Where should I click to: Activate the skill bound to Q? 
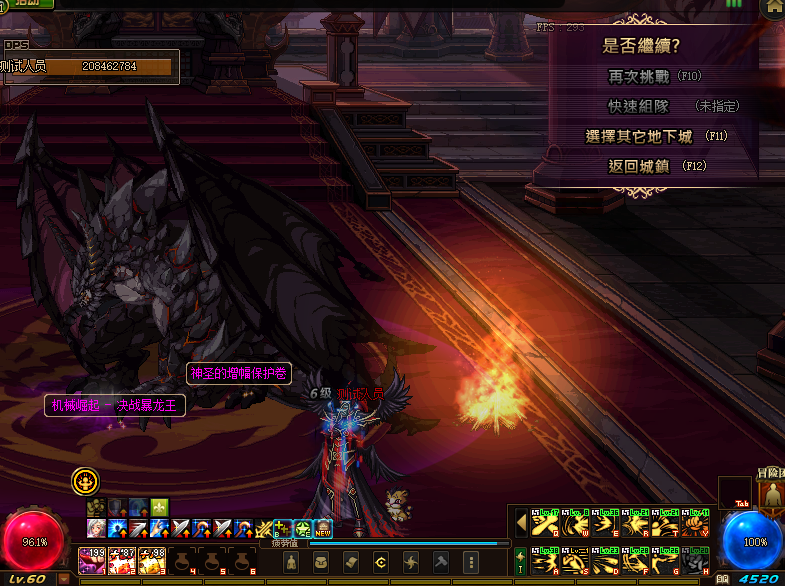tap(544, 523)
